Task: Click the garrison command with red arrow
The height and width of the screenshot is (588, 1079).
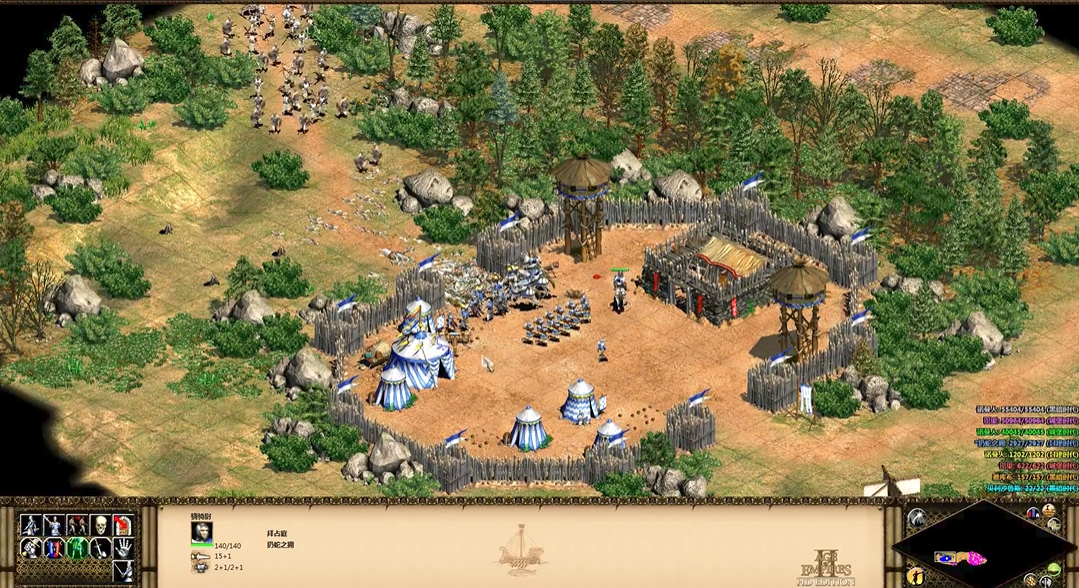Action: 124,525
